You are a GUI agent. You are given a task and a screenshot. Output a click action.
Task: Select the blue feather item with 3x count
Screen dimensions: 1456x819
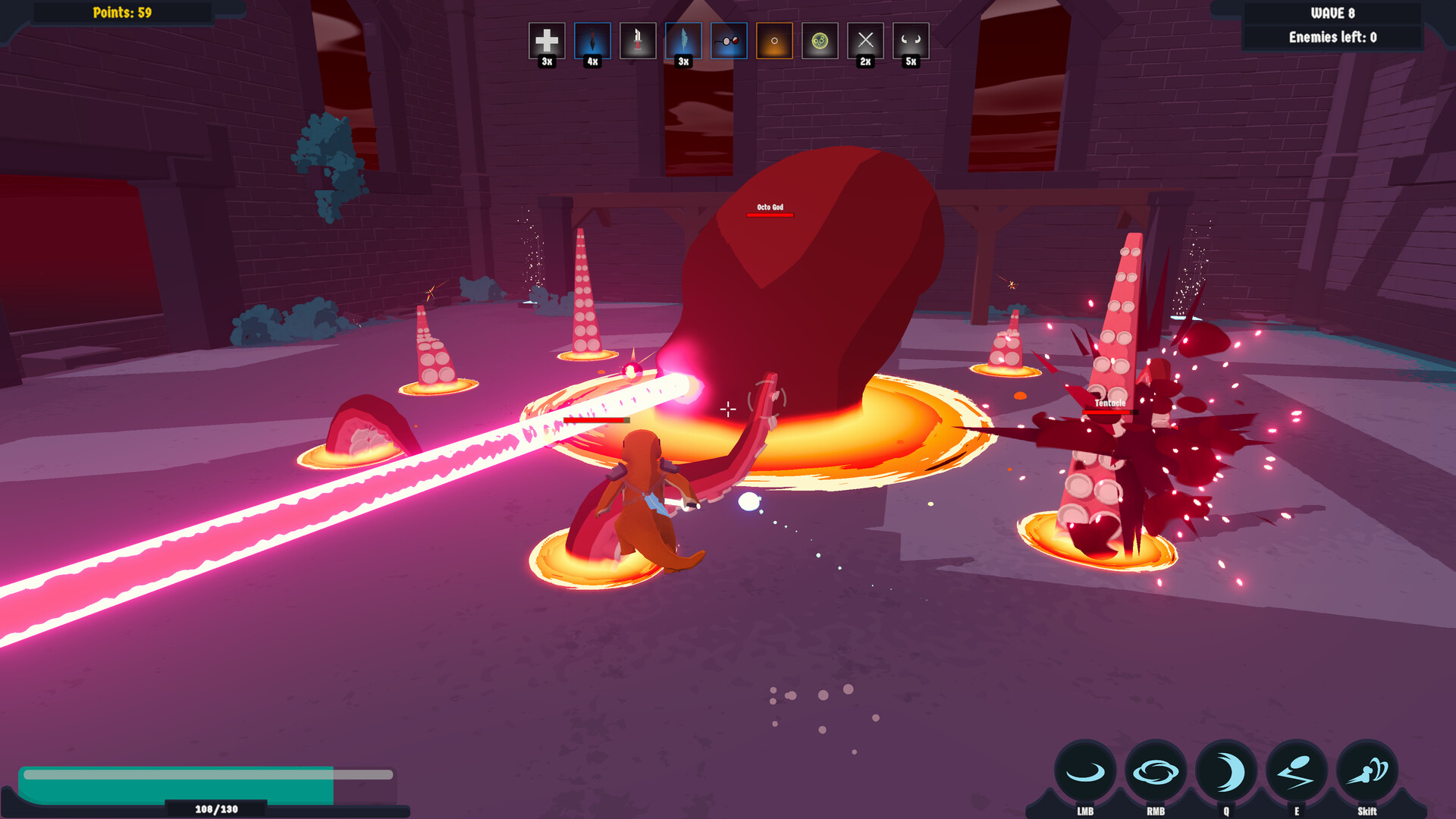coord(683,40)
